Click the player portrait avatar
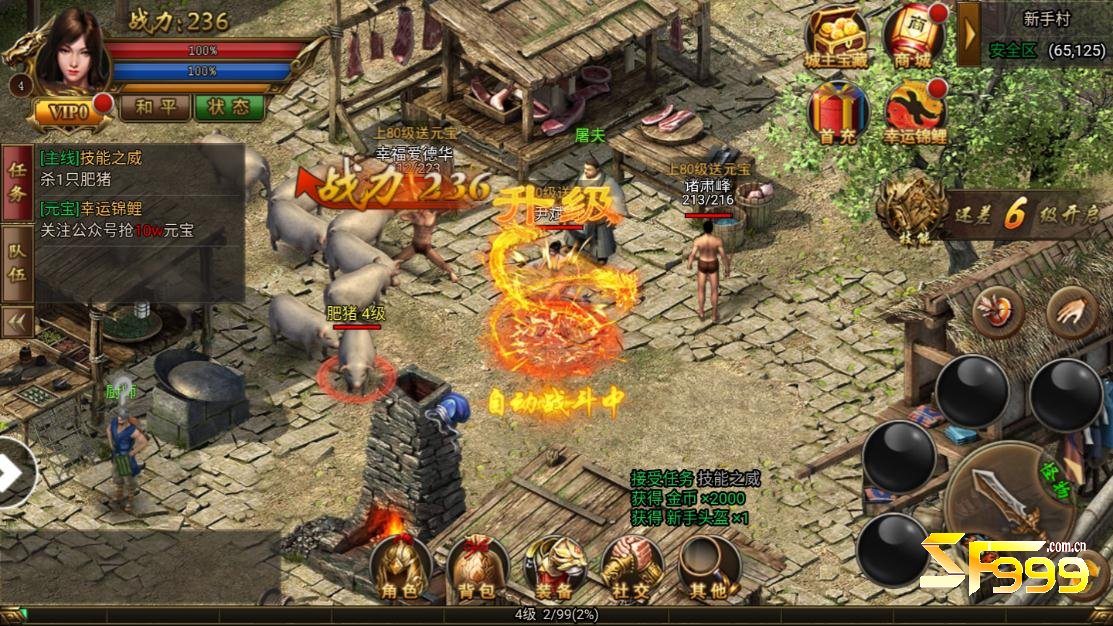This screenshot has width=1113, height=626. coord(70,50)
